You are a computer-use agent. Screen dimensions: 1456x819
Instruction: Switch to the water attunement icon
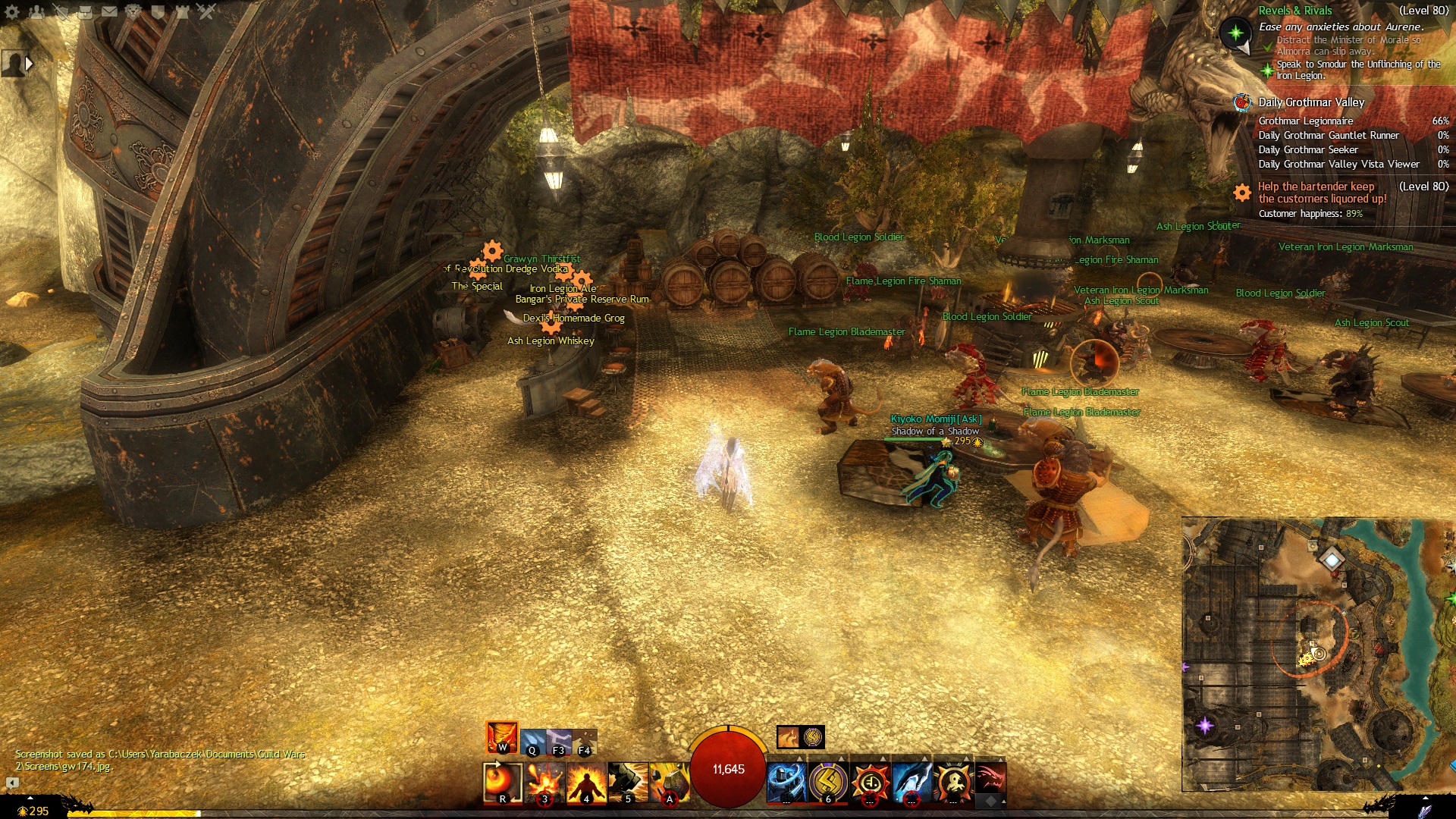click(533, 741)
